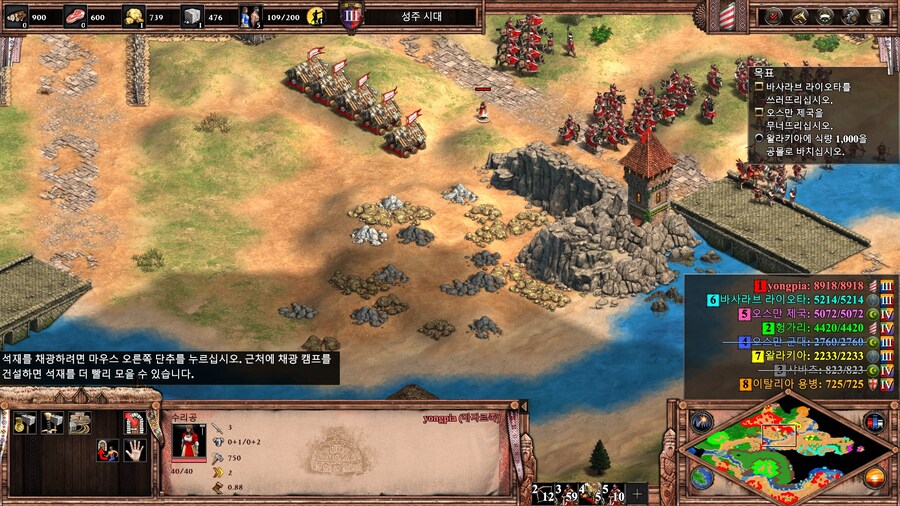Open the horn (chat) menu button
This screenshot has height=506, width=900.
[x=800, y=15]
